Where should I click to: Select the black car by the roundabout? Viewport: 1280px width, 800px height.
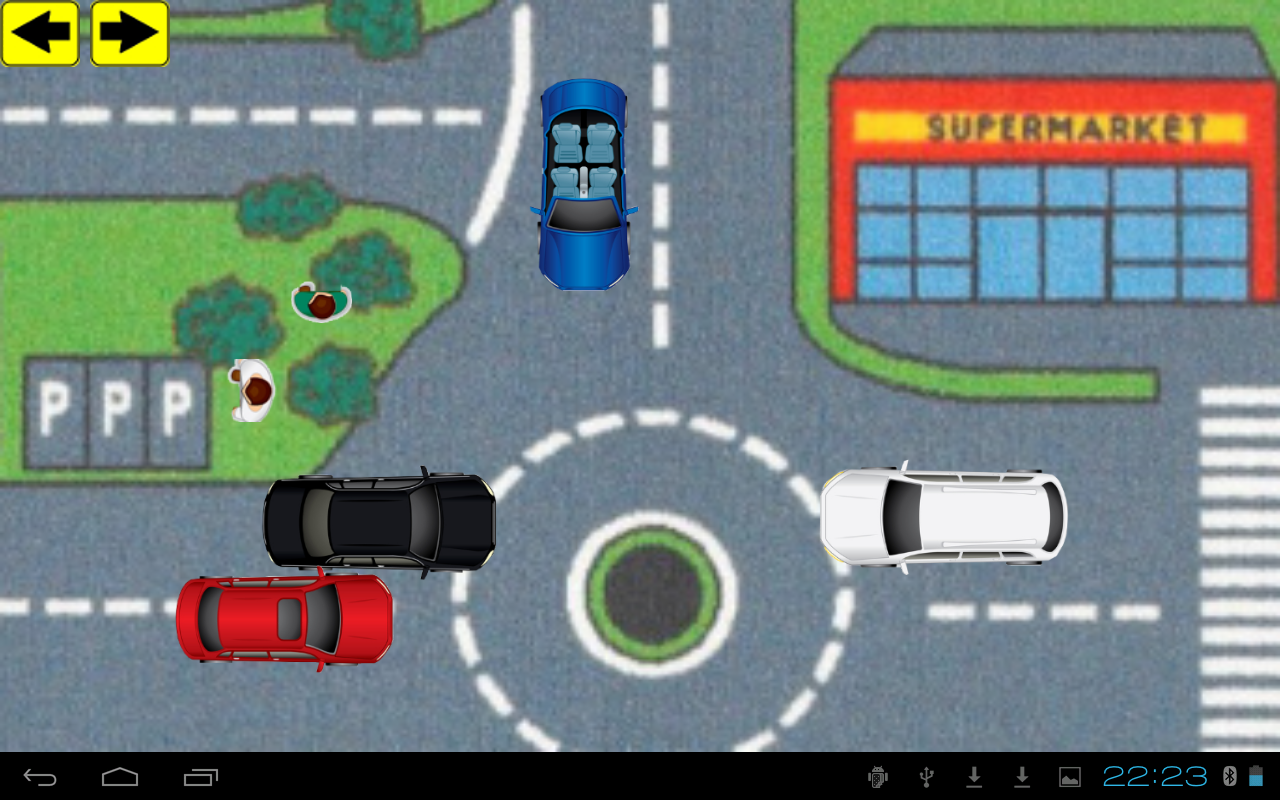coord(378,520)
